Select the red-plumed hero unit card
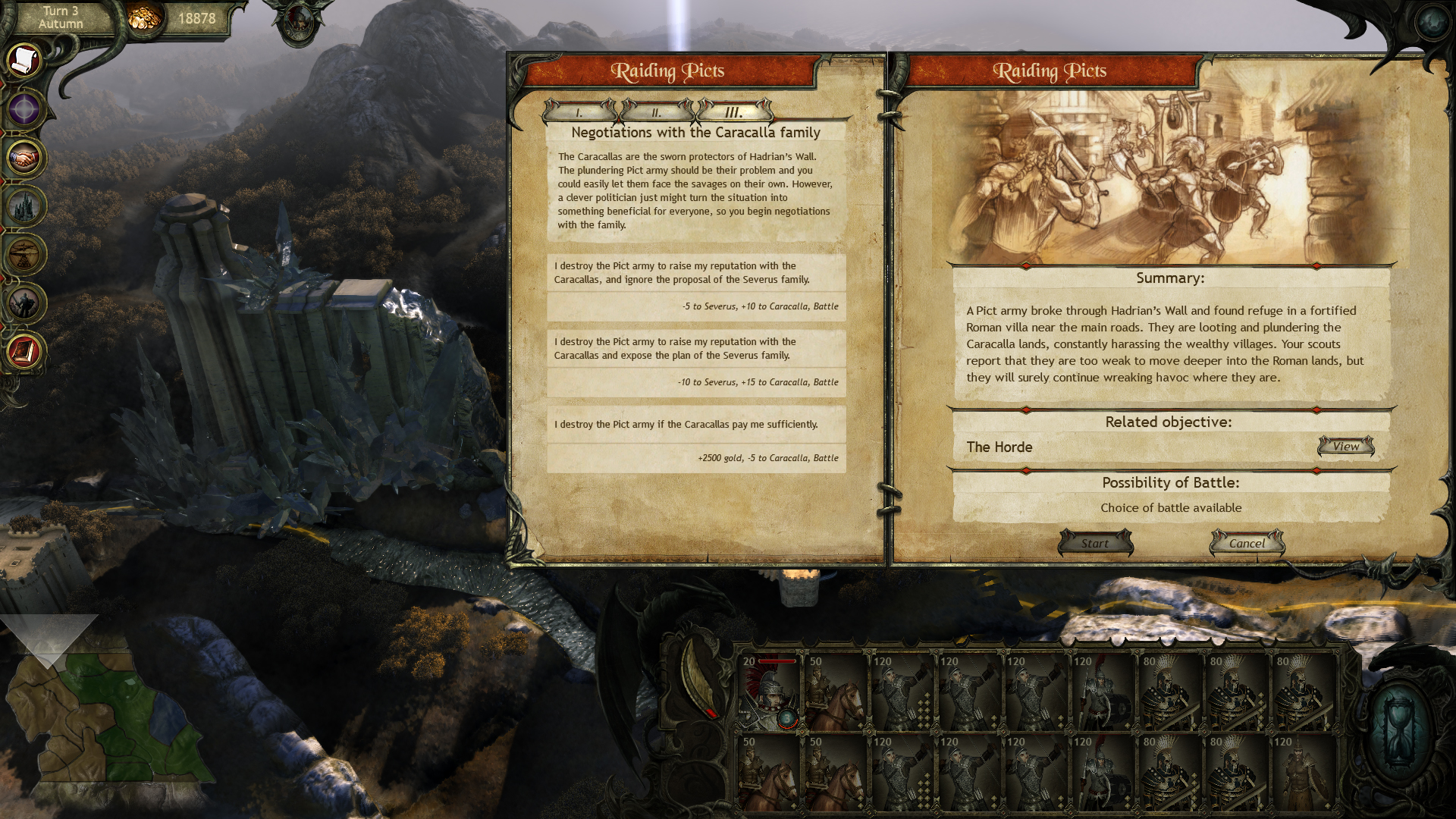 (769, 692)
